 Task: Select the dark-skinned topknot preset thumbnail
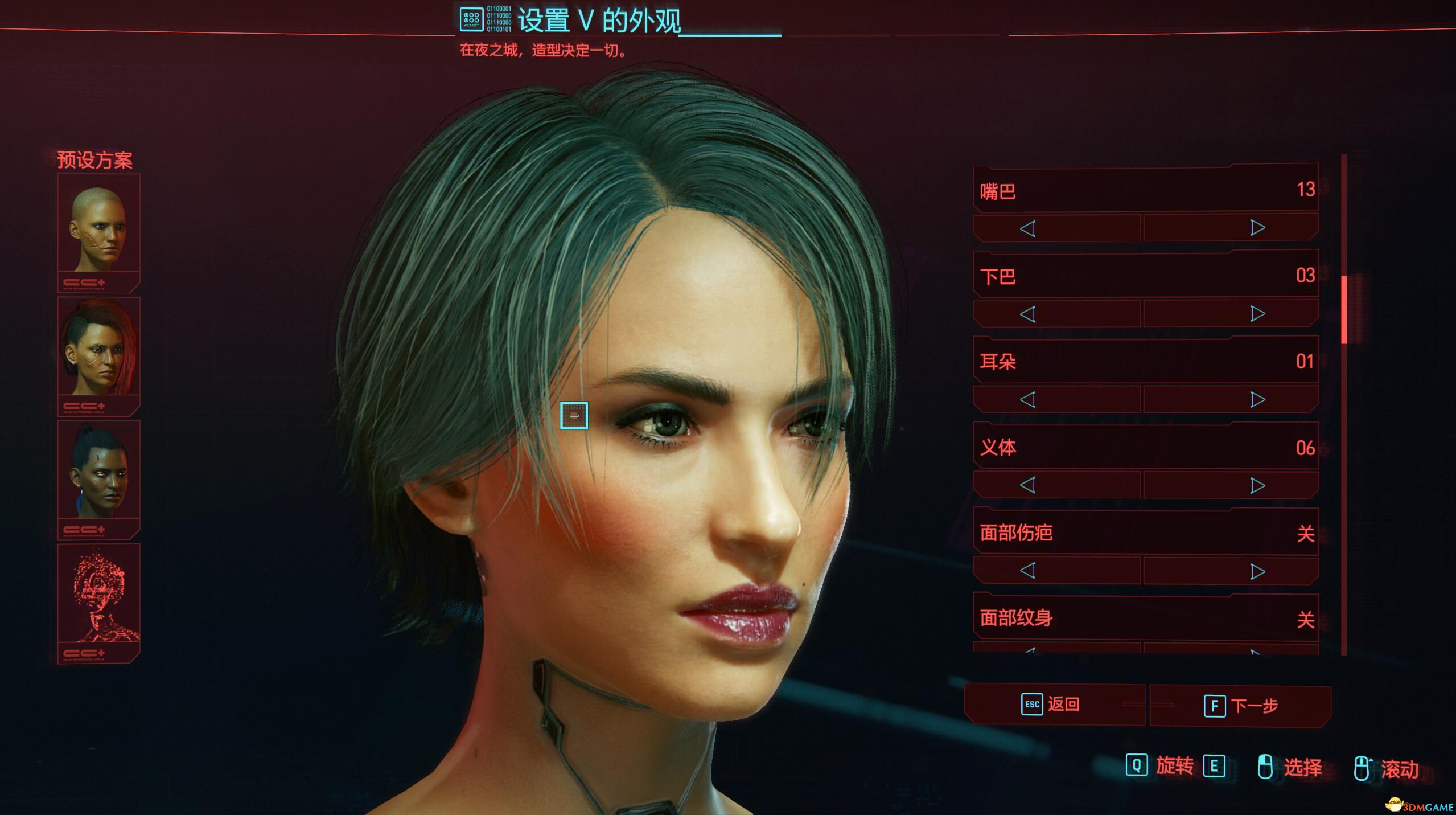coord(98,477)
